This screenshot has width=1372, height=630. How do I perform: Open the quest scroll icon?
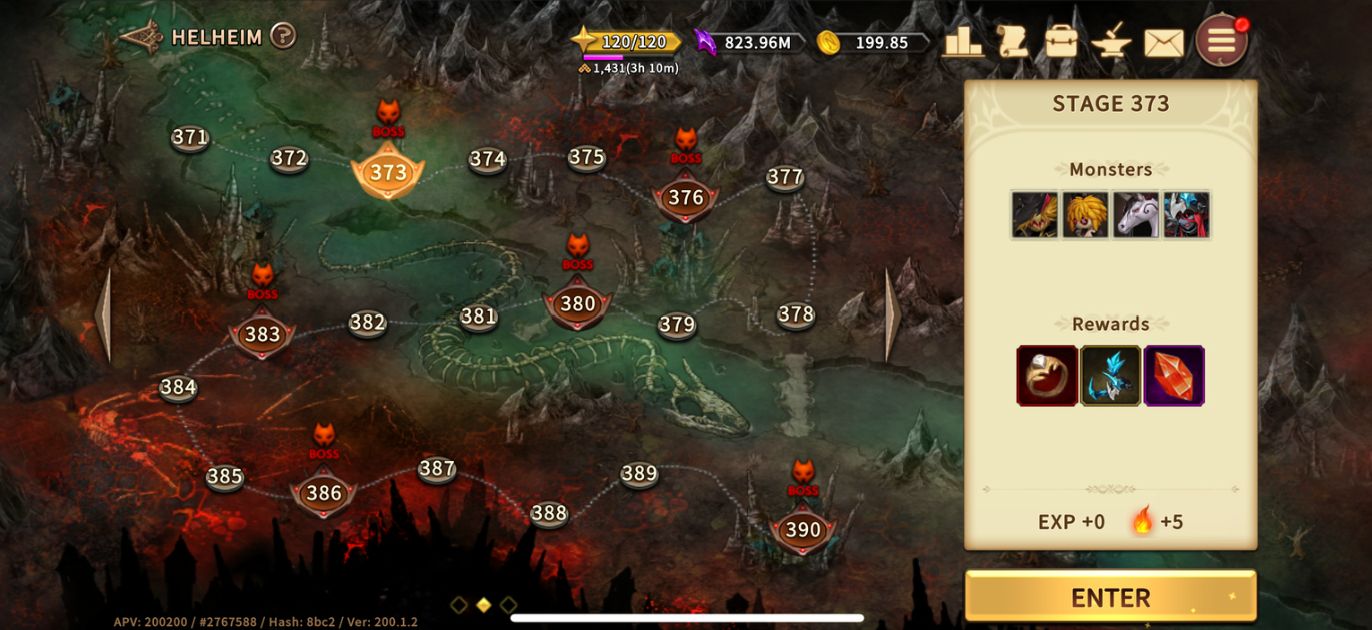1012,42
